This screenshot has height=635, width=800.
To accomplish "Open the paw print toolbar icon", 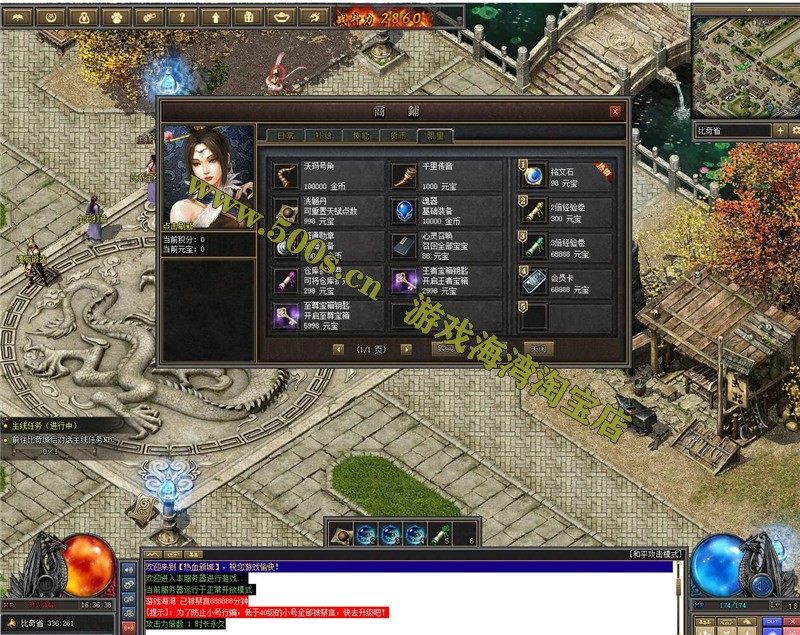I will click(x=117, y=17).
